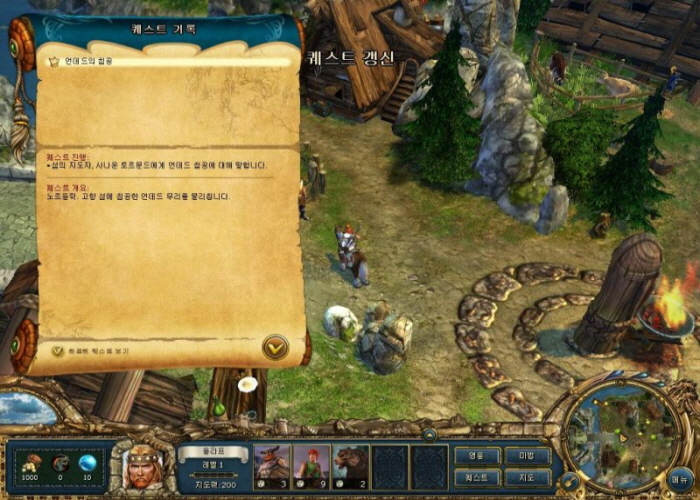Select the bear unit with 2 troops
Image resolution: width=700 pixels, height=500 pixels.
tap(351, 465)
